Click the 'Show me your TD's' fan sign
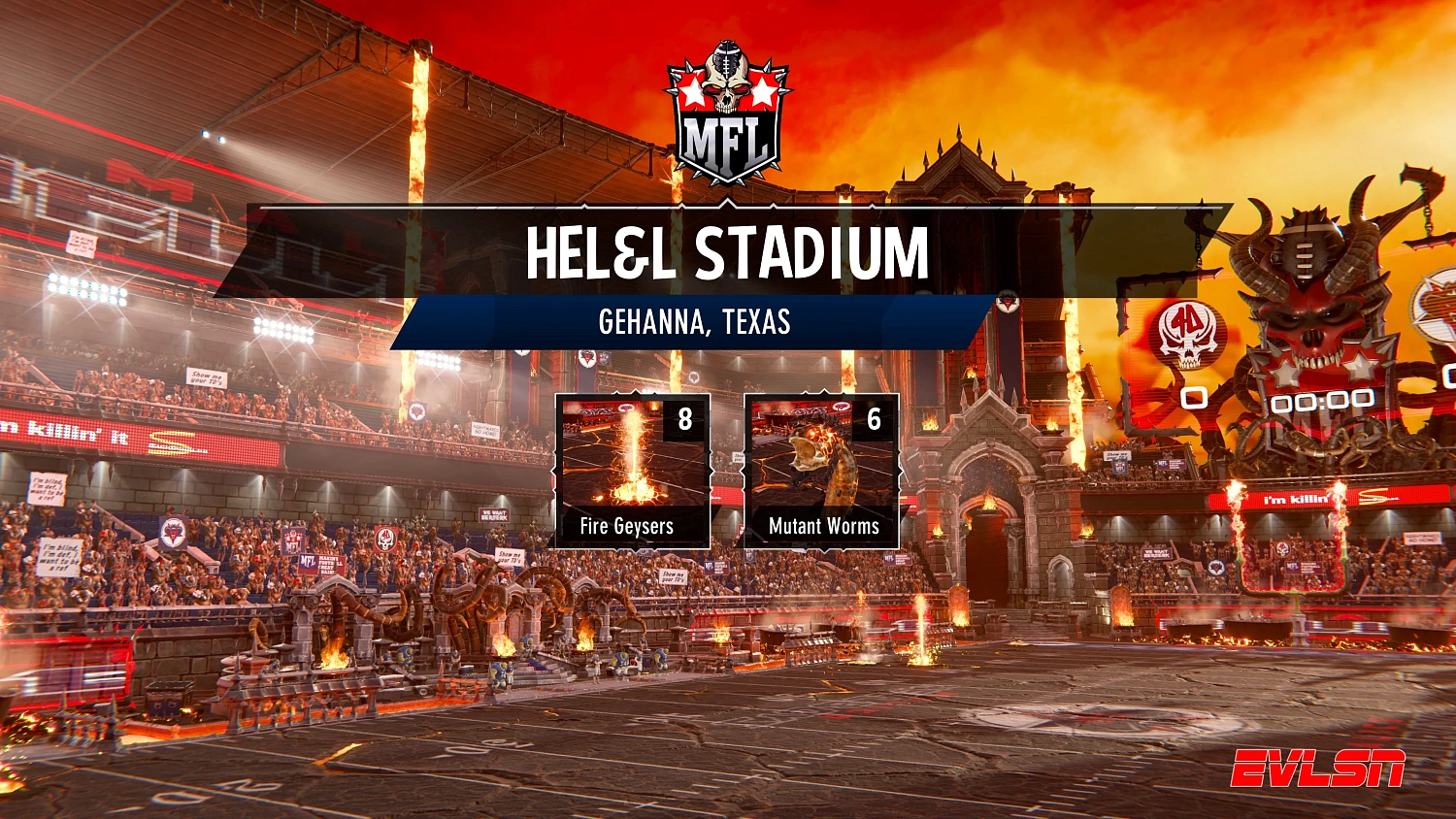The height and width of the screenshot is (819, 1456). tap(205, 377)
